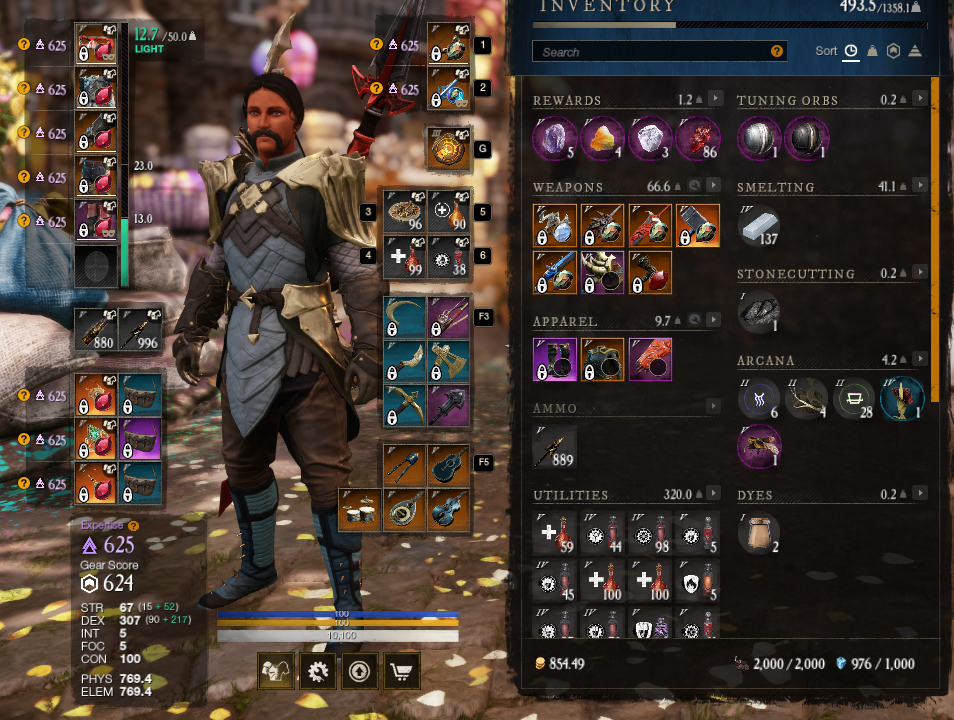The image size is (954, 720).
Task: Select the equipped heartgem rune slot
Action: click(447, 149)
